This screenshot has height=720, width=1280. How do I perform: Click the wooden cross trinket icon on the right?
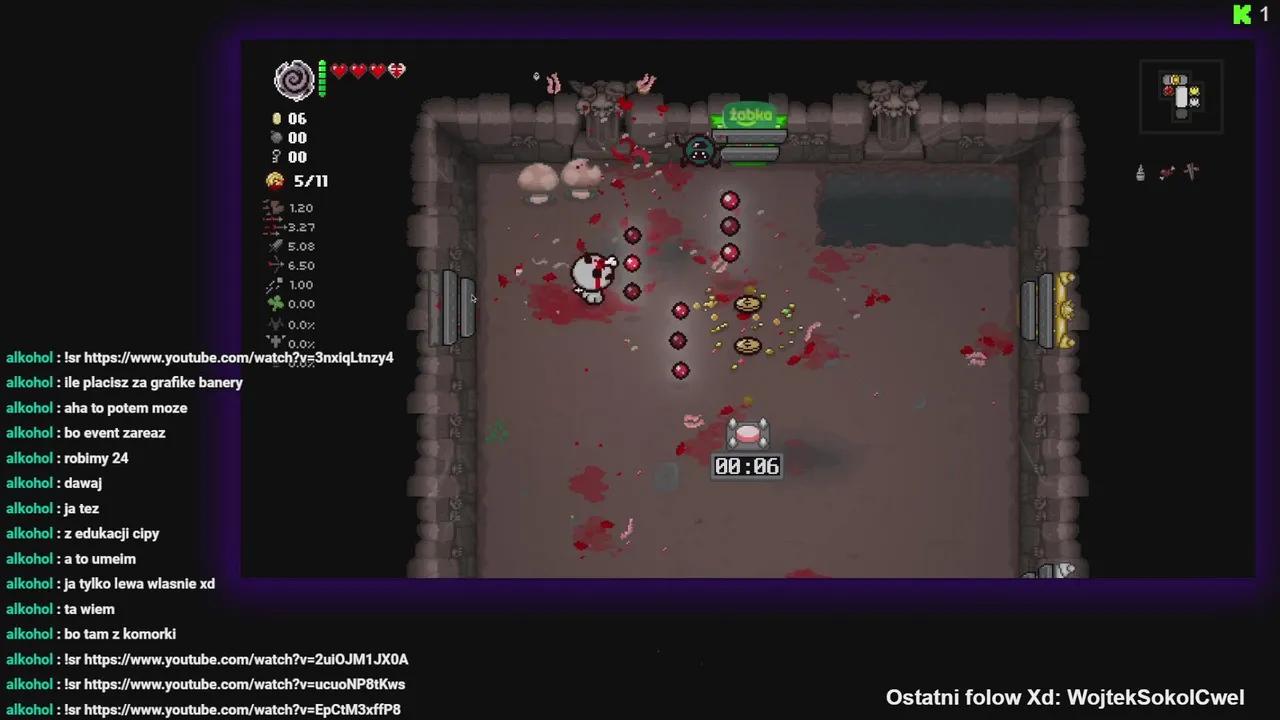click(1190, 172)
